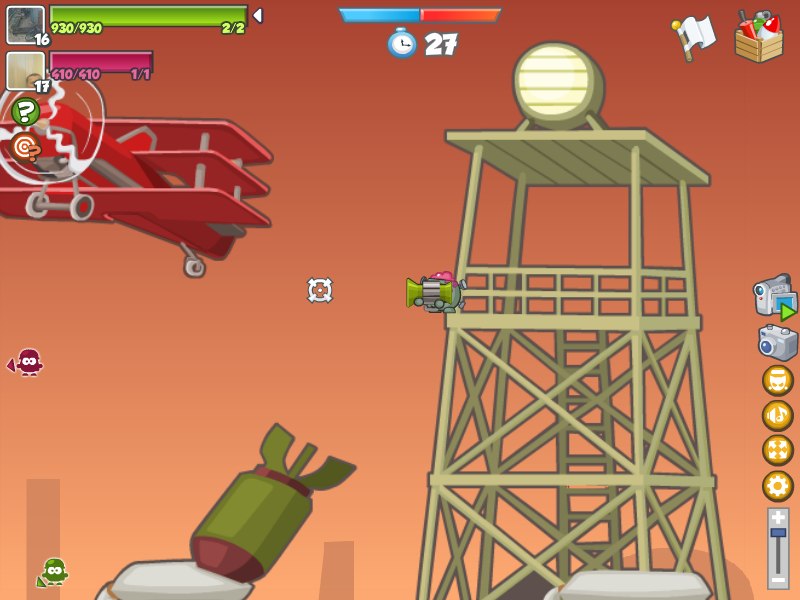800x600 pixels.
Task: Open the weapons crate
Action: (x=758, y=37)
